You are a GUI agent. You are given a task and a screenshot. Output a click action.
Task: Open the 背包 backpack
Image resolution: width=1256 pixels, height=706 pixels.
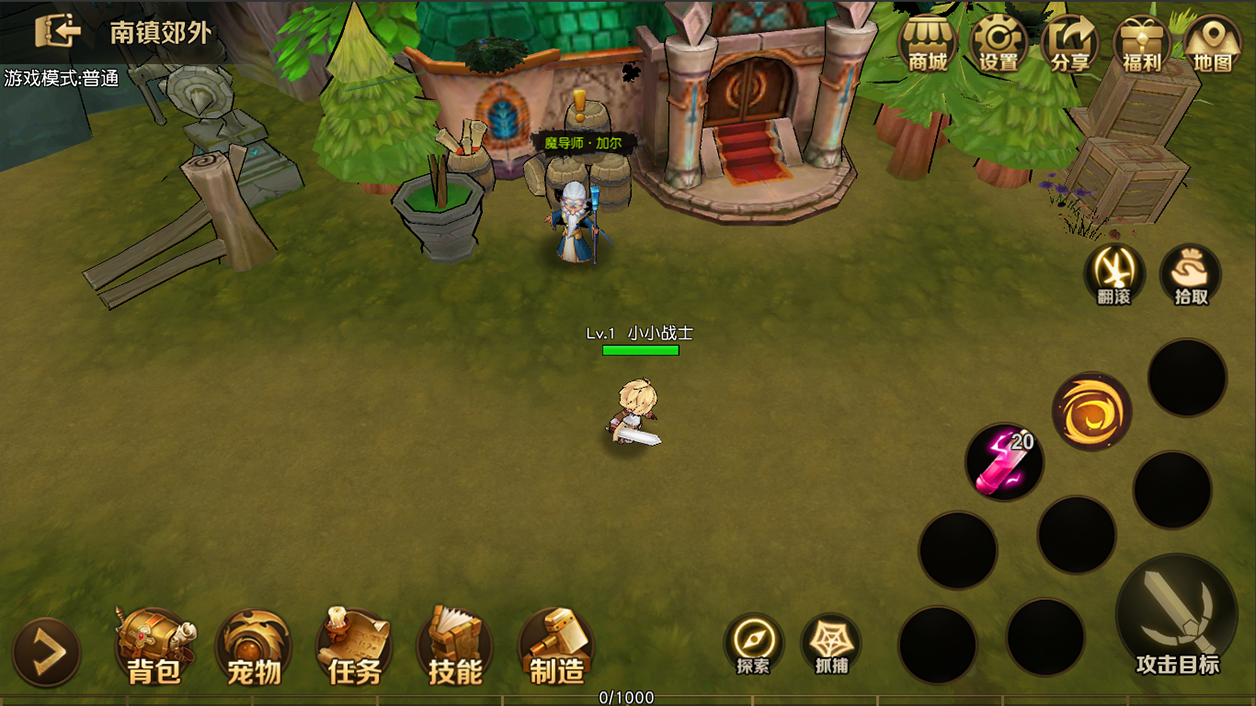pos(155,647)
